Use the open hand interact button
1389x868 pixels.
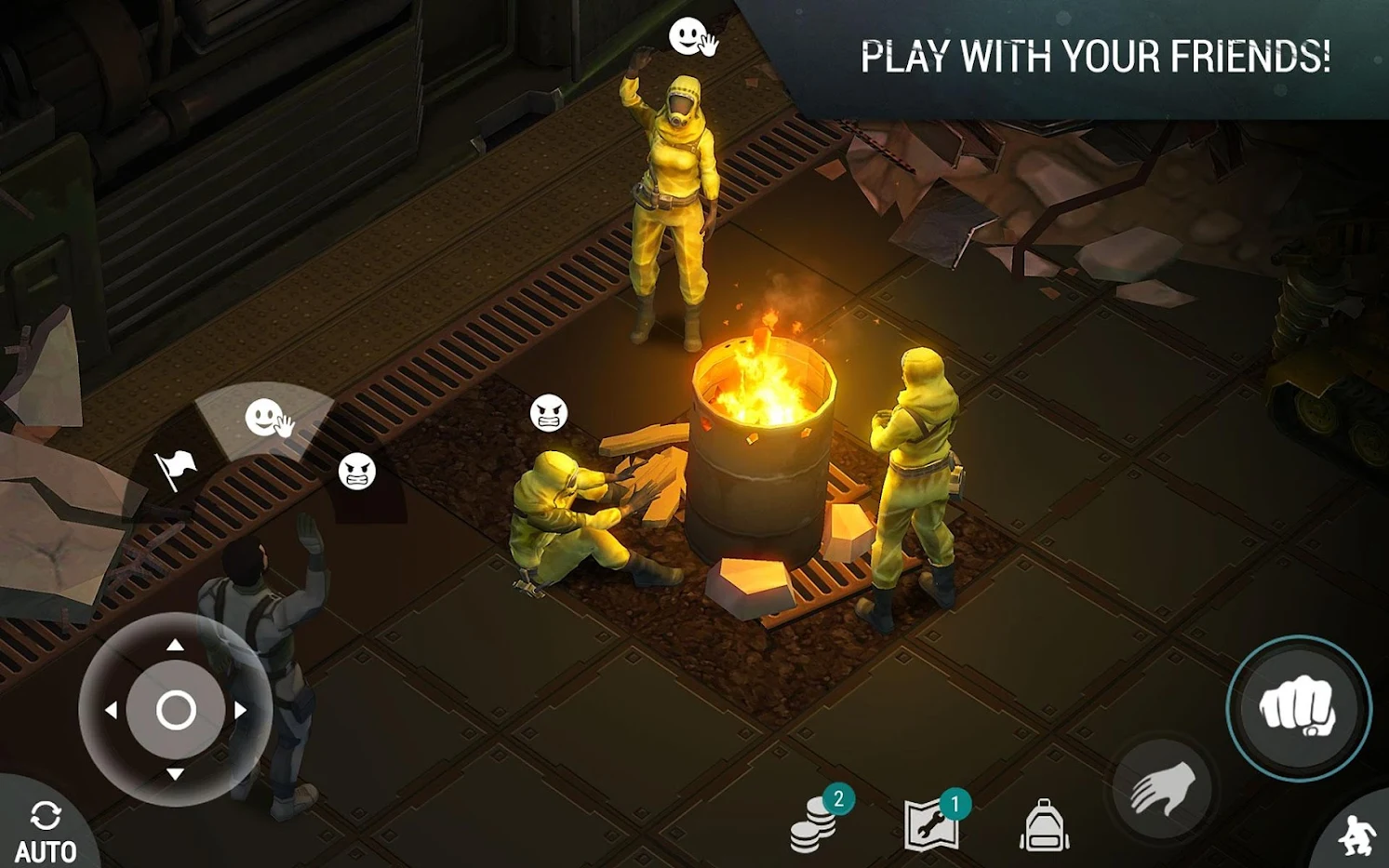[1163, 789]
